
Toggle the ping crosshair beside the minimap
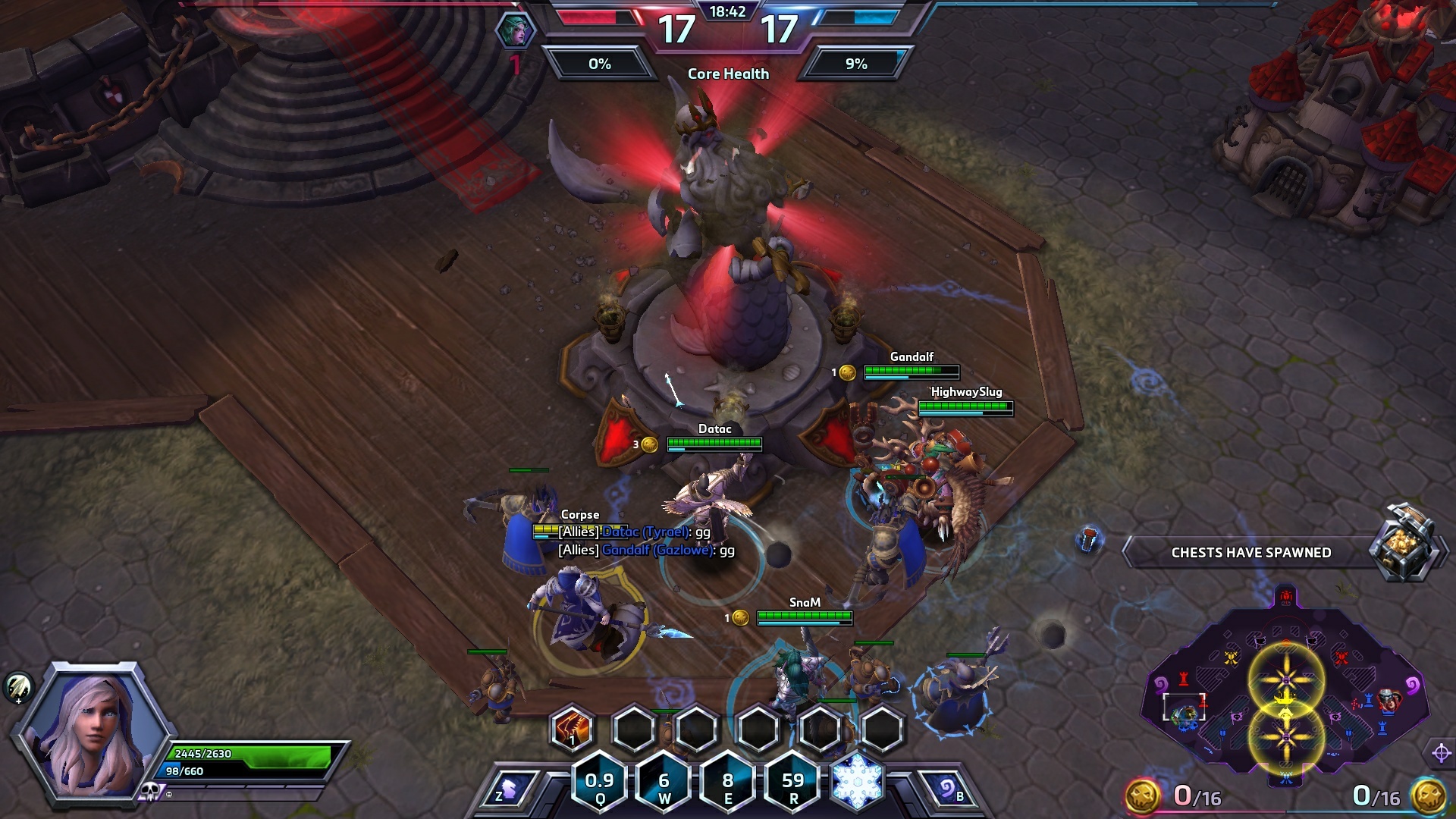[1441, 753]
